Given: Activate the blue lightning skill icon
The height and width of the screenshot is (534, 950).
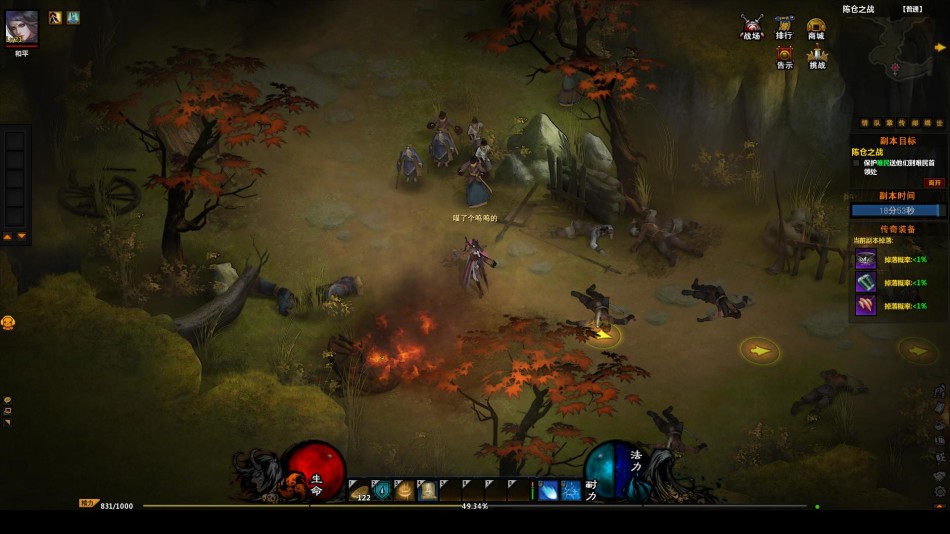Looking at the screenshot, I should point(571,490).
